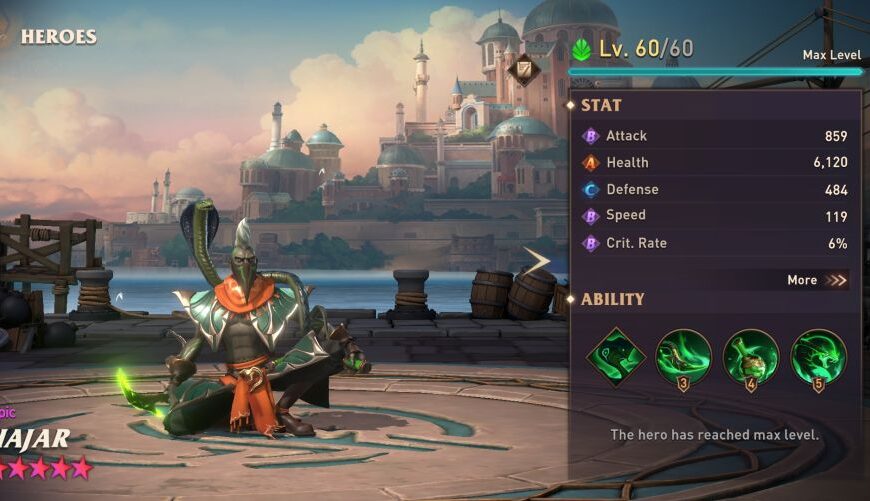Image resolution: width=870 pixels, height=501 pixels.
Task: Click the white chevron arrow beside the stat panel
Action: pyautogui.click(x=538, y=262)
